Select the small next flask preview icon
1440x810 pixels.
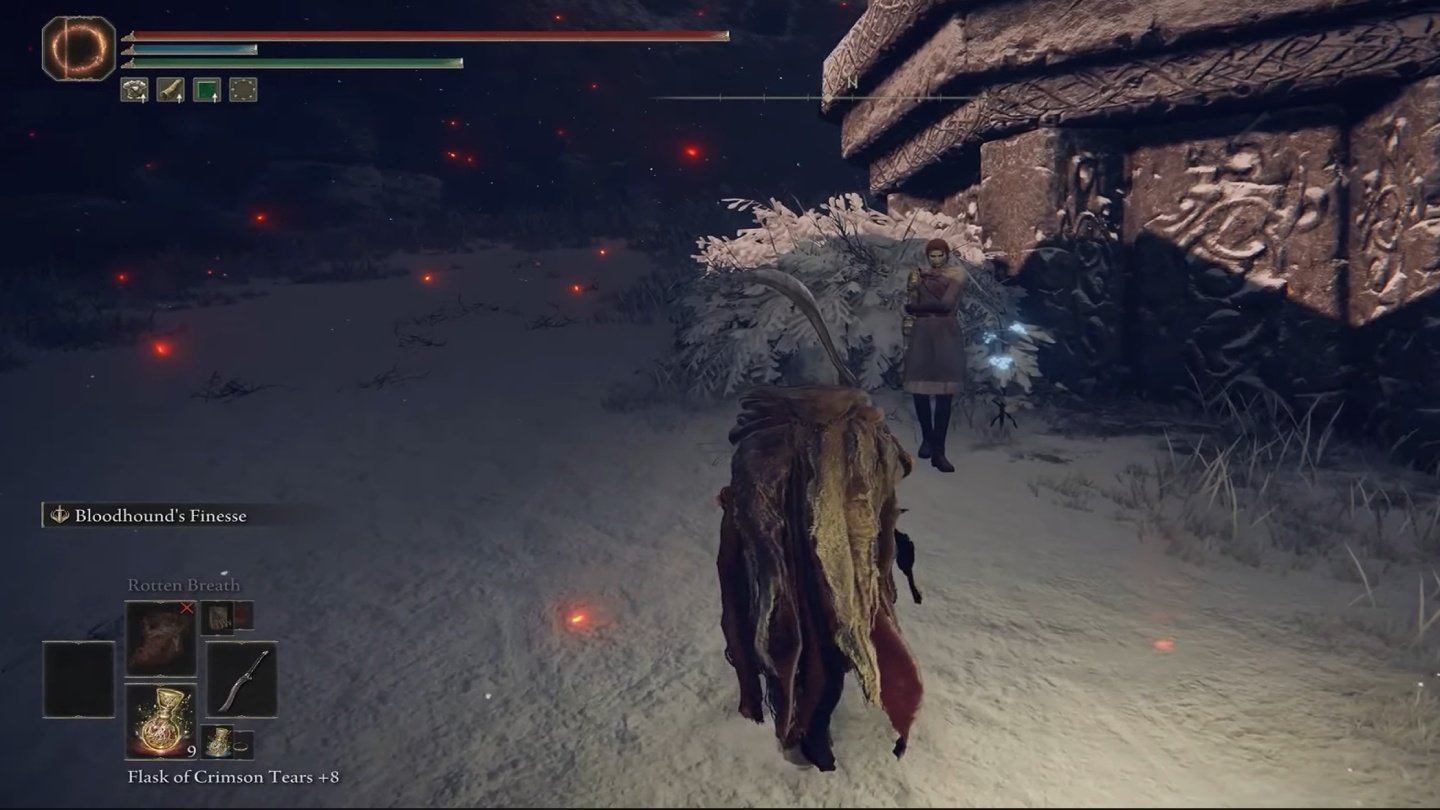point(217,743)
